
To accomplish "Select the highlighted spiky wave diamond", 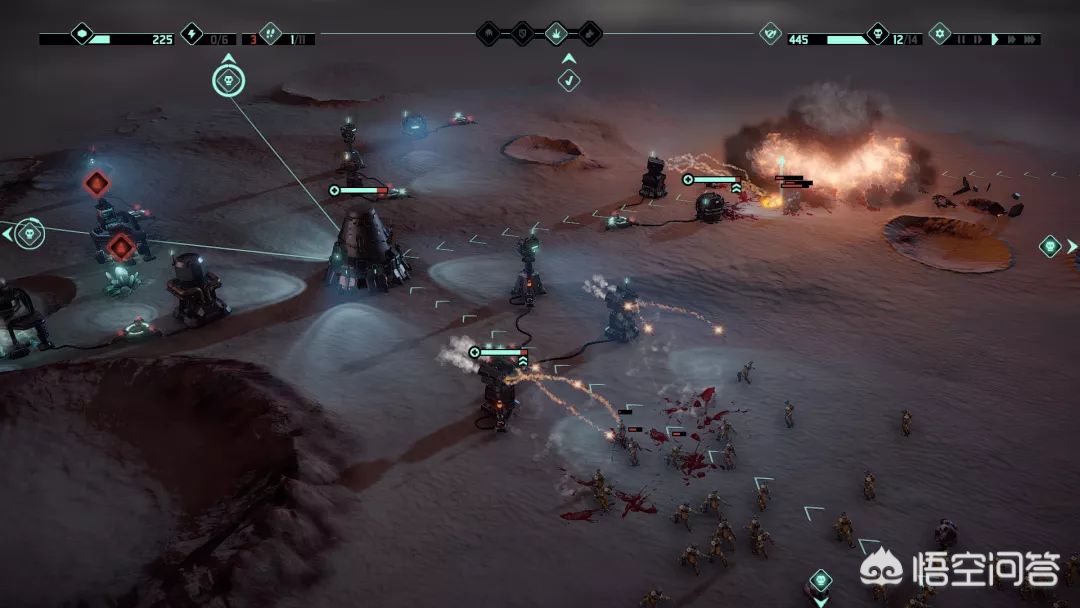I will point(556,34).
